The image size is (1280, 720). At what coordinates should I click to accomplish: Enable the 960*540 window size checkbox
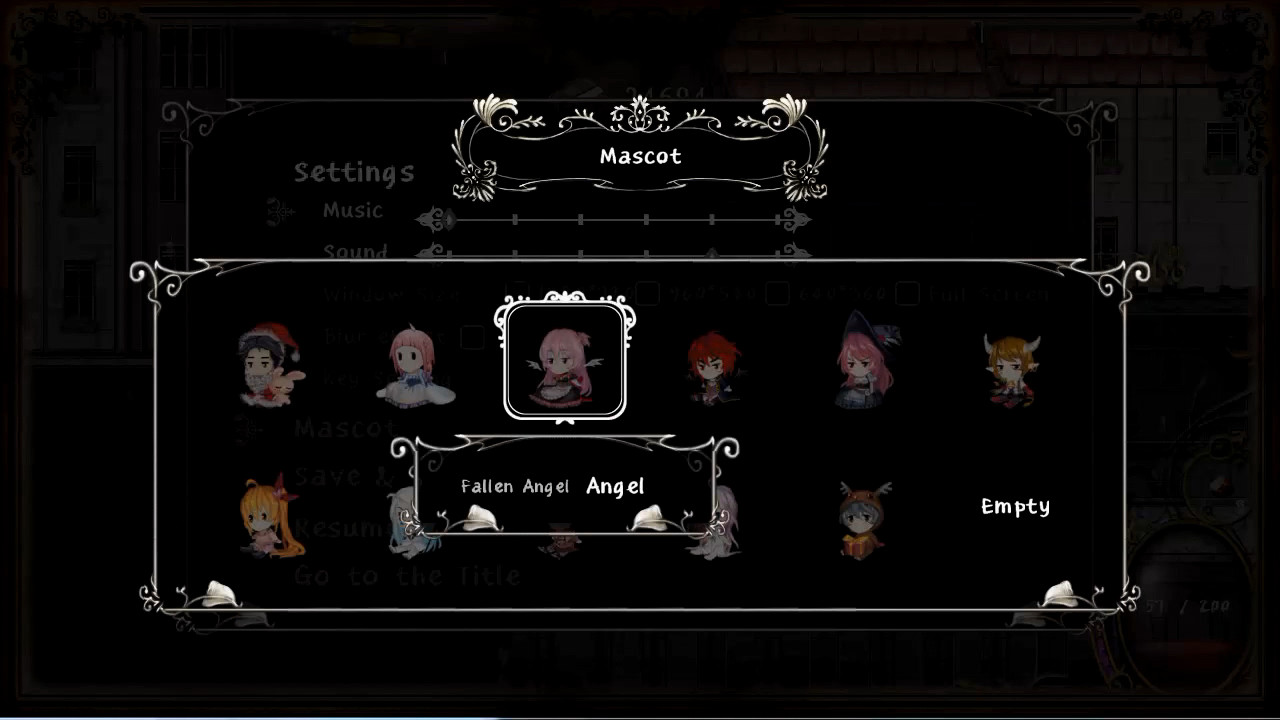point(650,292)
